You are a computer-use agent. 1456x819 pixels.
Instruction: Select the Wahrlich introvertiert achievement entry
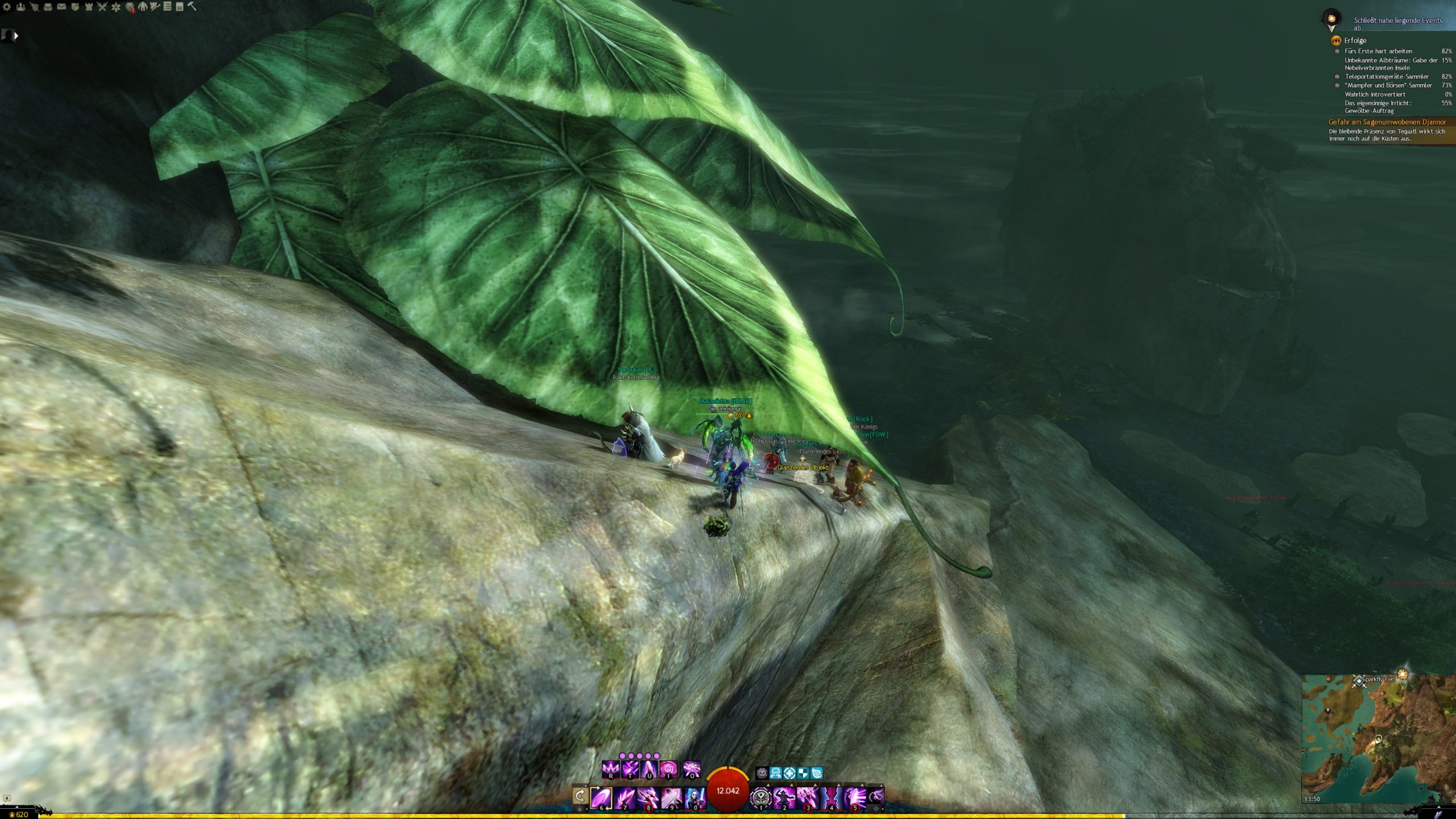1375,94
